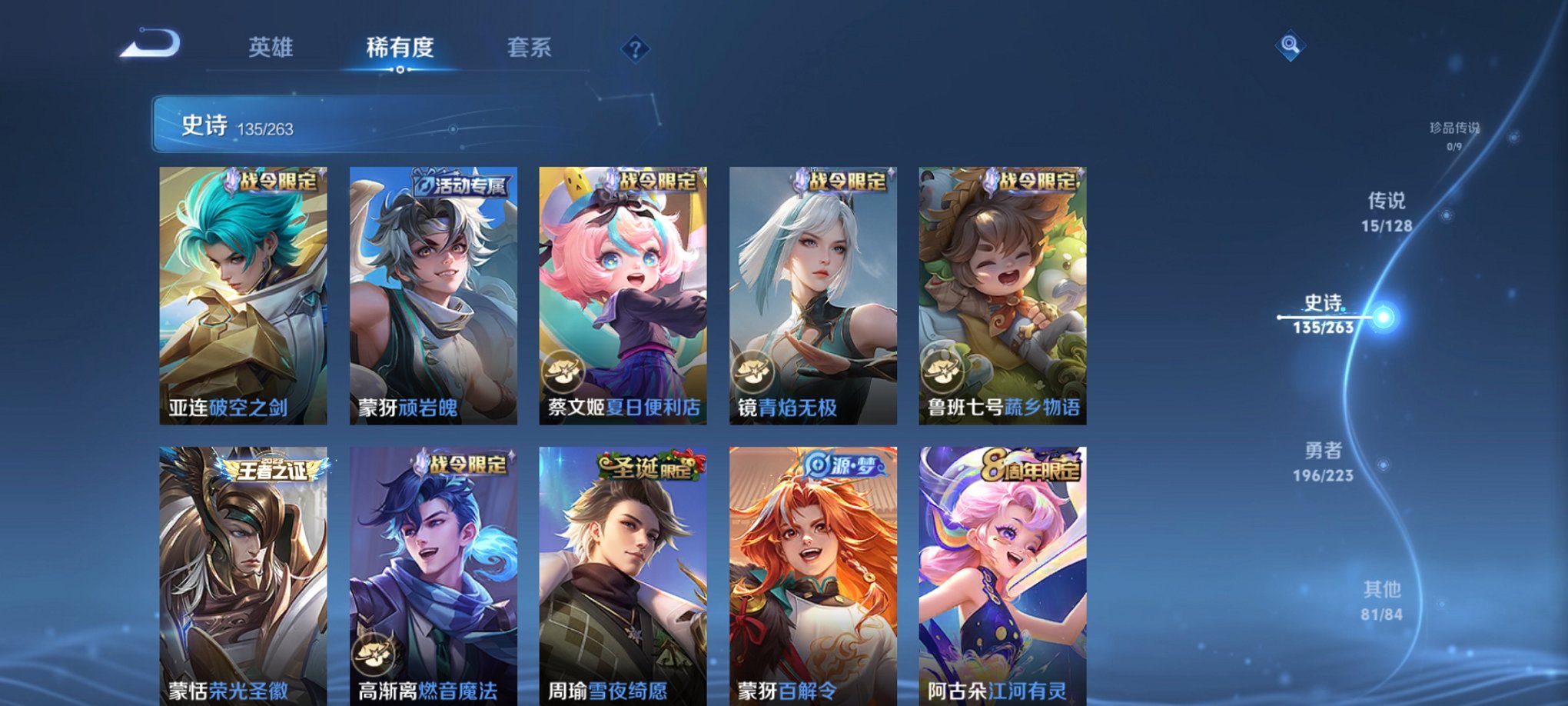This screenshot has height=706, width=1568.
Task: Click the help question mark icon
Action: pyautogui.click(x=633, y=49)
